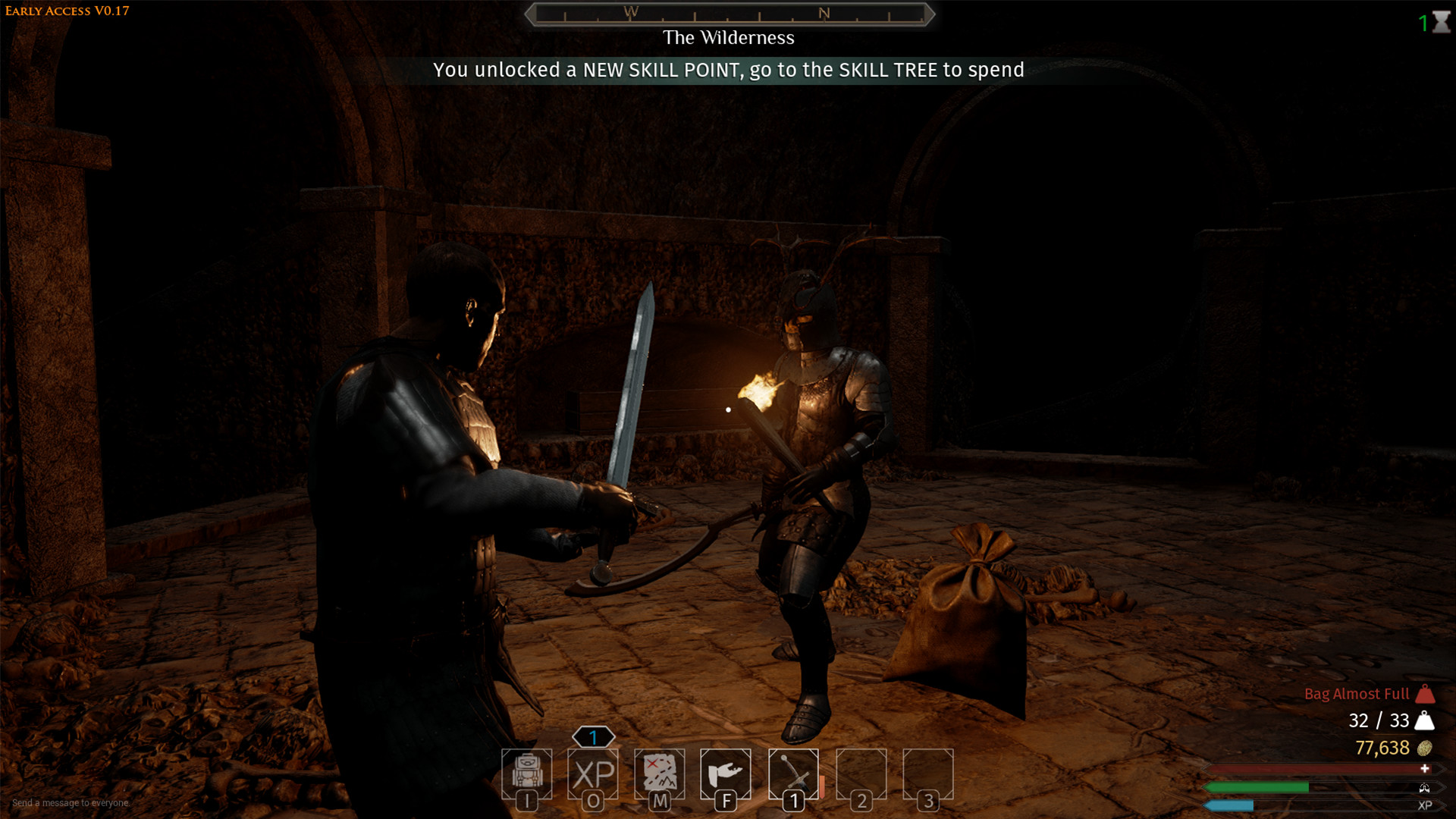Click The Wilderness zone title

(x=729, y=37)
